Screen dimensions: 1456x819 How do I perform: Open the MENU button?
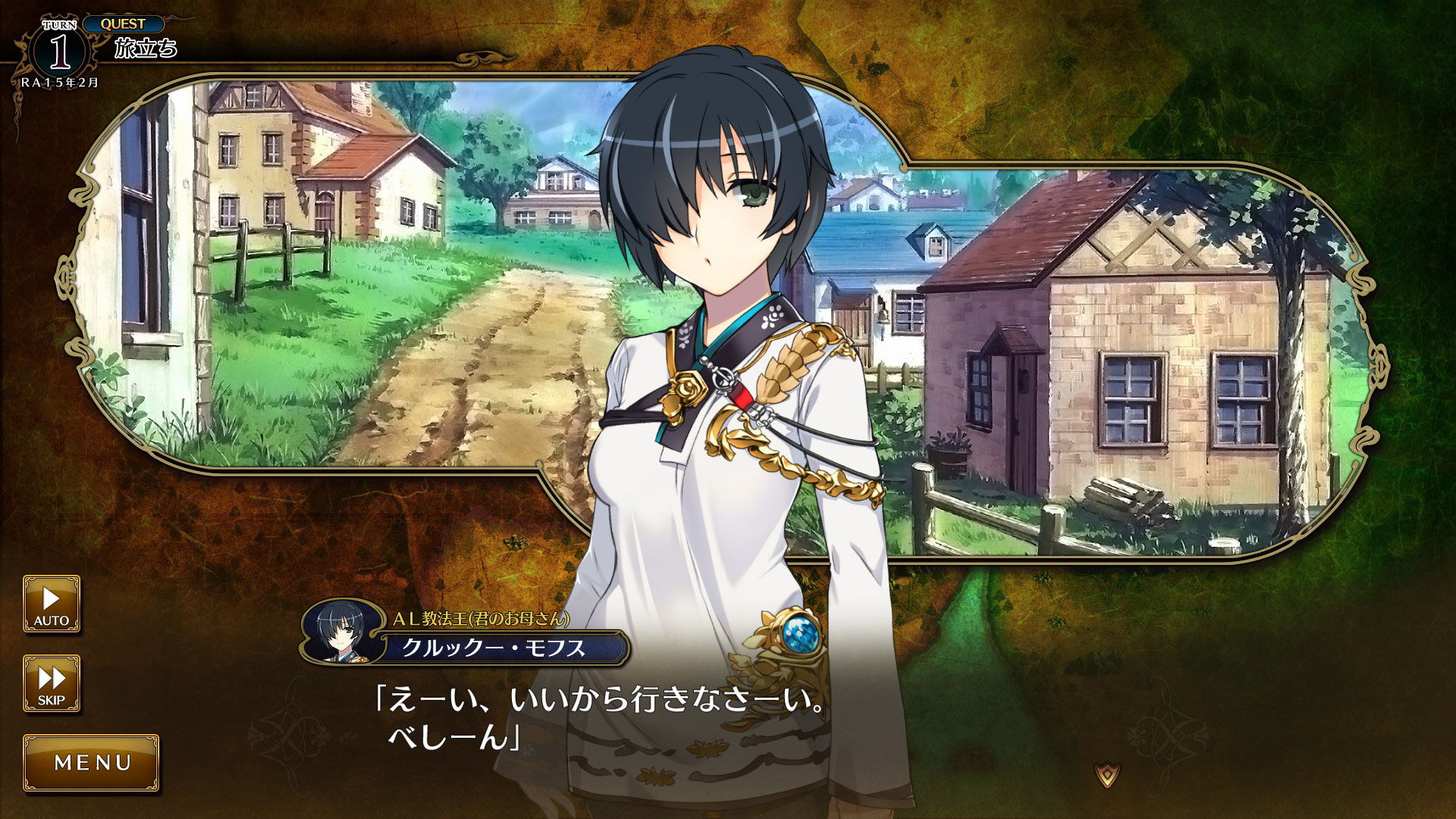[x=92, y=763]
